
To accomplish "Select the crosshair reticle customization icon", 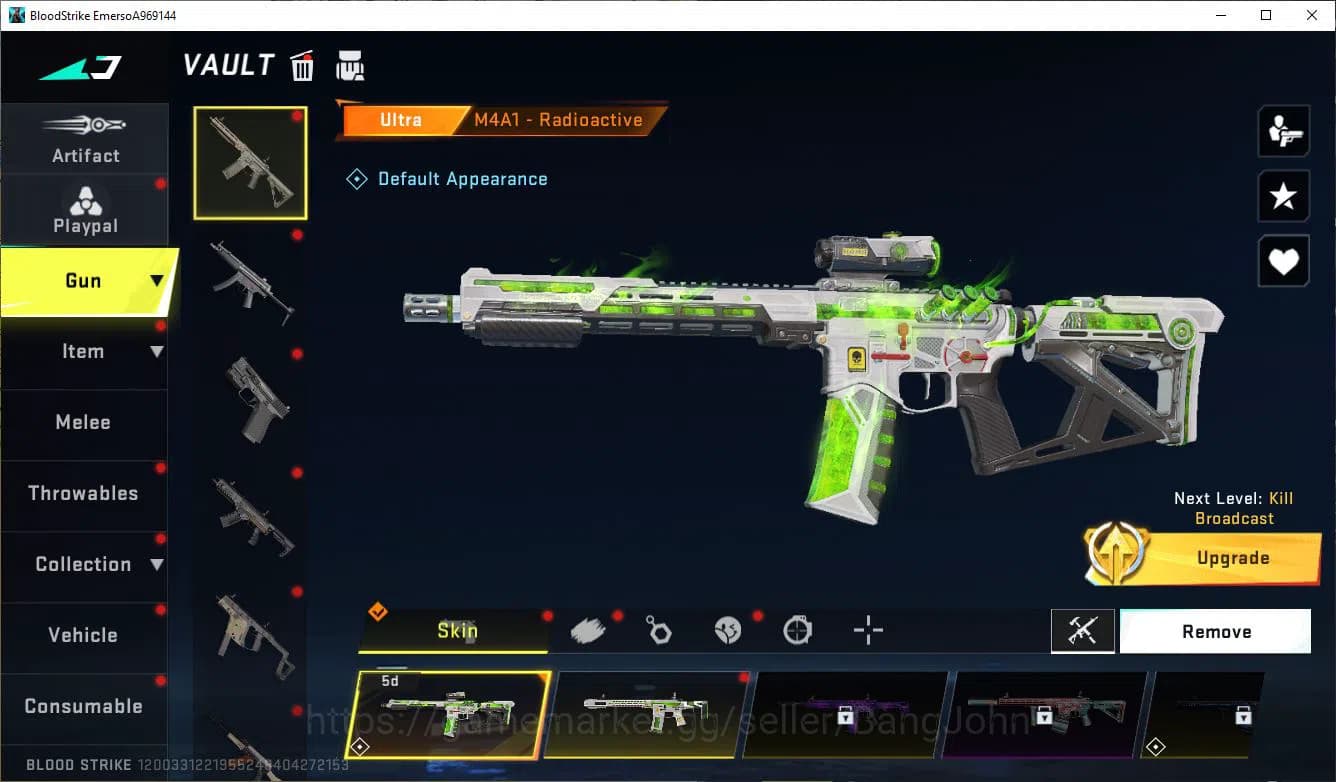I will 867,629.
